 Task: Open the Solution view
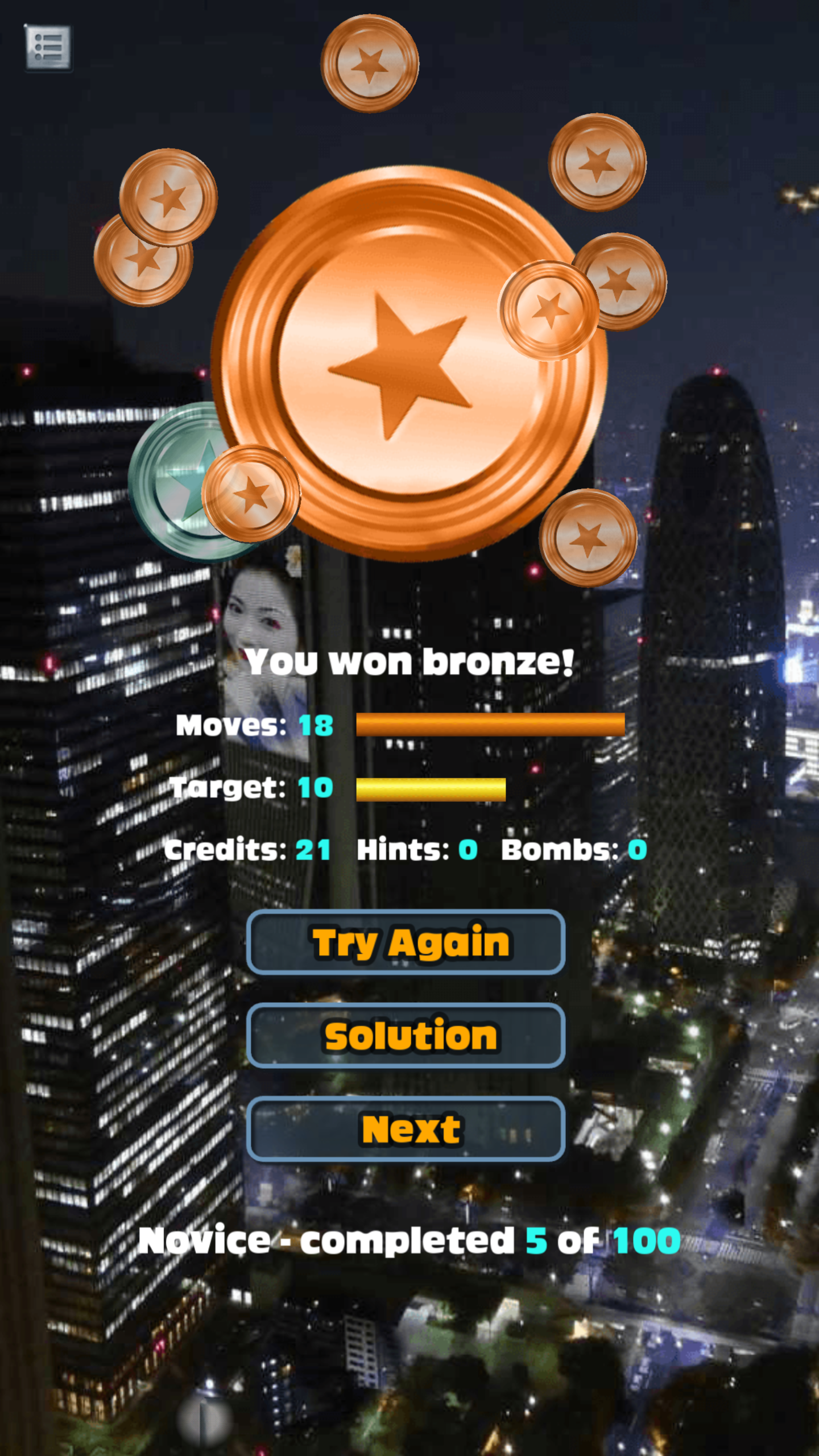click(x=405, y=1035)
